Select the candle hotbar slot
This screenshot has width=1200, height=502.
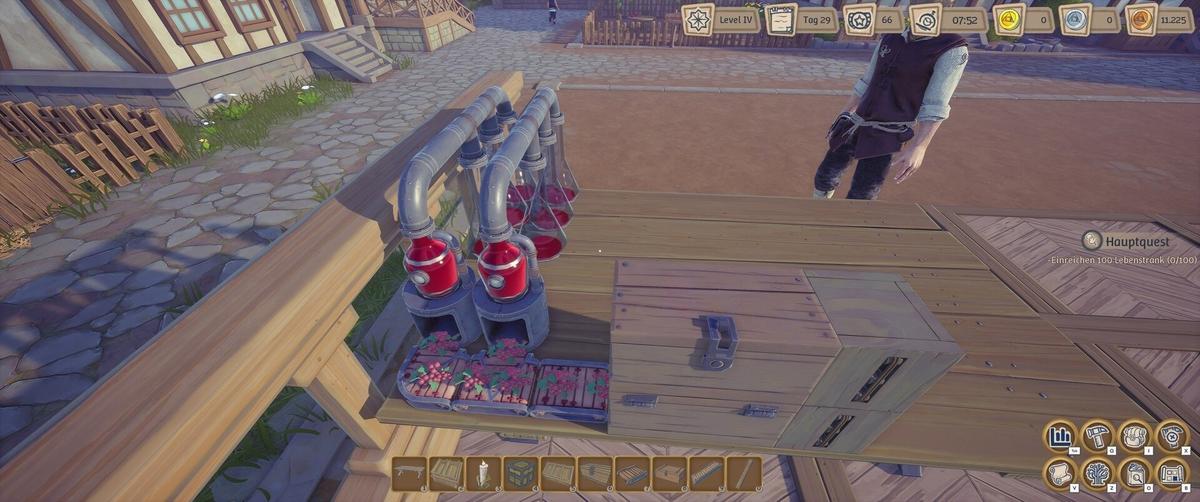(x=483, y=473)
